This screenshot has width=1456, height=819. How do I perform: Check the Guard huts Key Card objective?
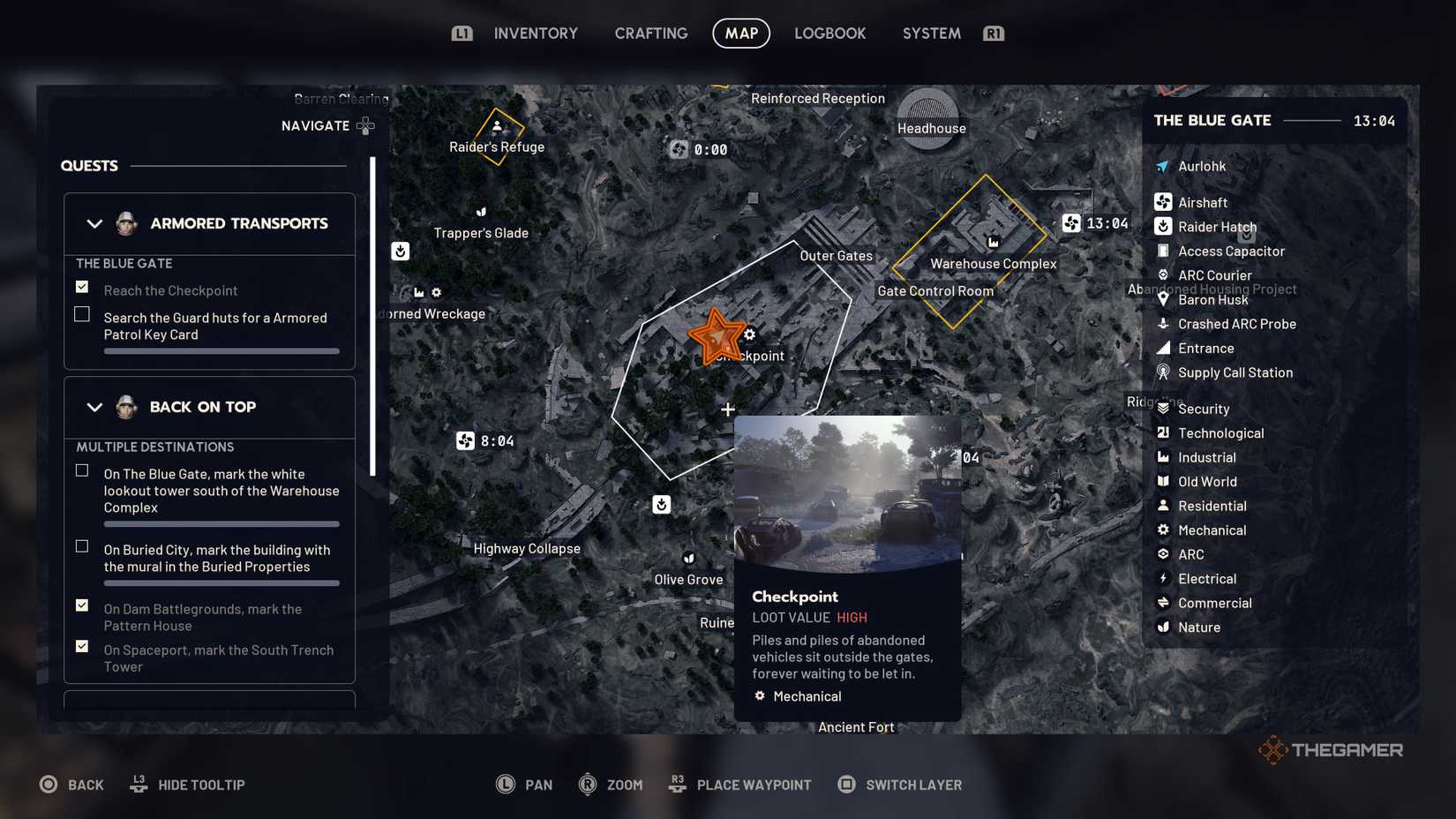tap(81, 313)
